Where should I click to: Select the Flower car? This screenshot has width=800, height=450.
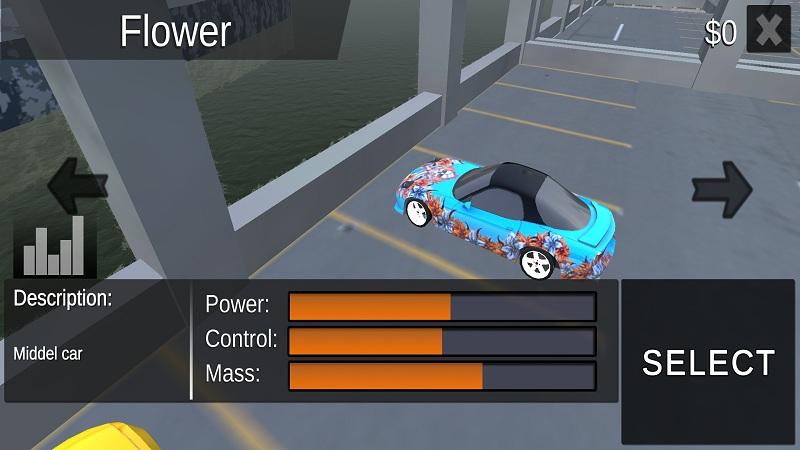[708, 362]
